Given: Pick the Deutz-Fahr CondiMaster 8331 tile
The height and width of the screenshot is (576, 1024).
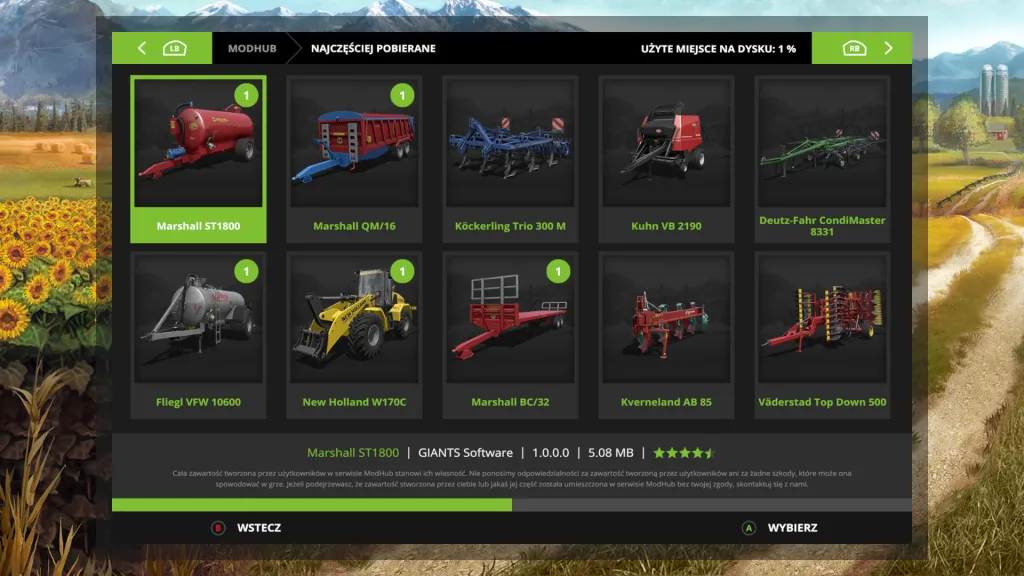Looking at the screenshot, I should pyautogui.click(x=822, y=159).
